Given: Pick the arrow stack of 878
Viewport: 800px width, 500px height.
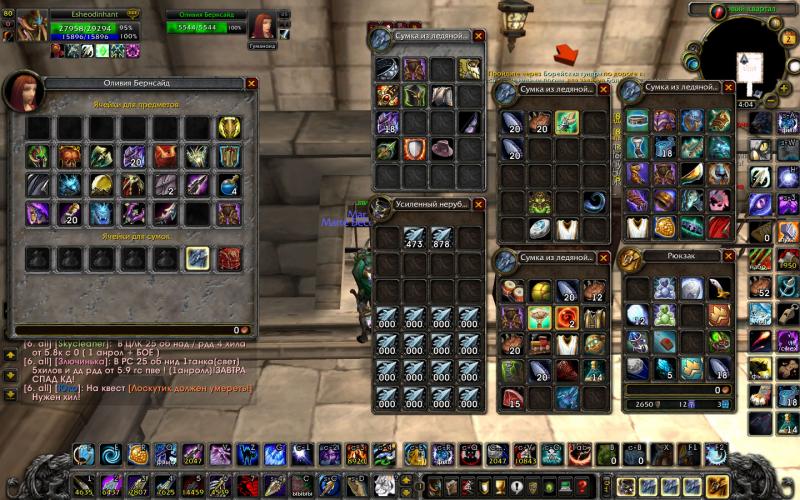Looking at the screenshot, I should click(x=441, y=237).
